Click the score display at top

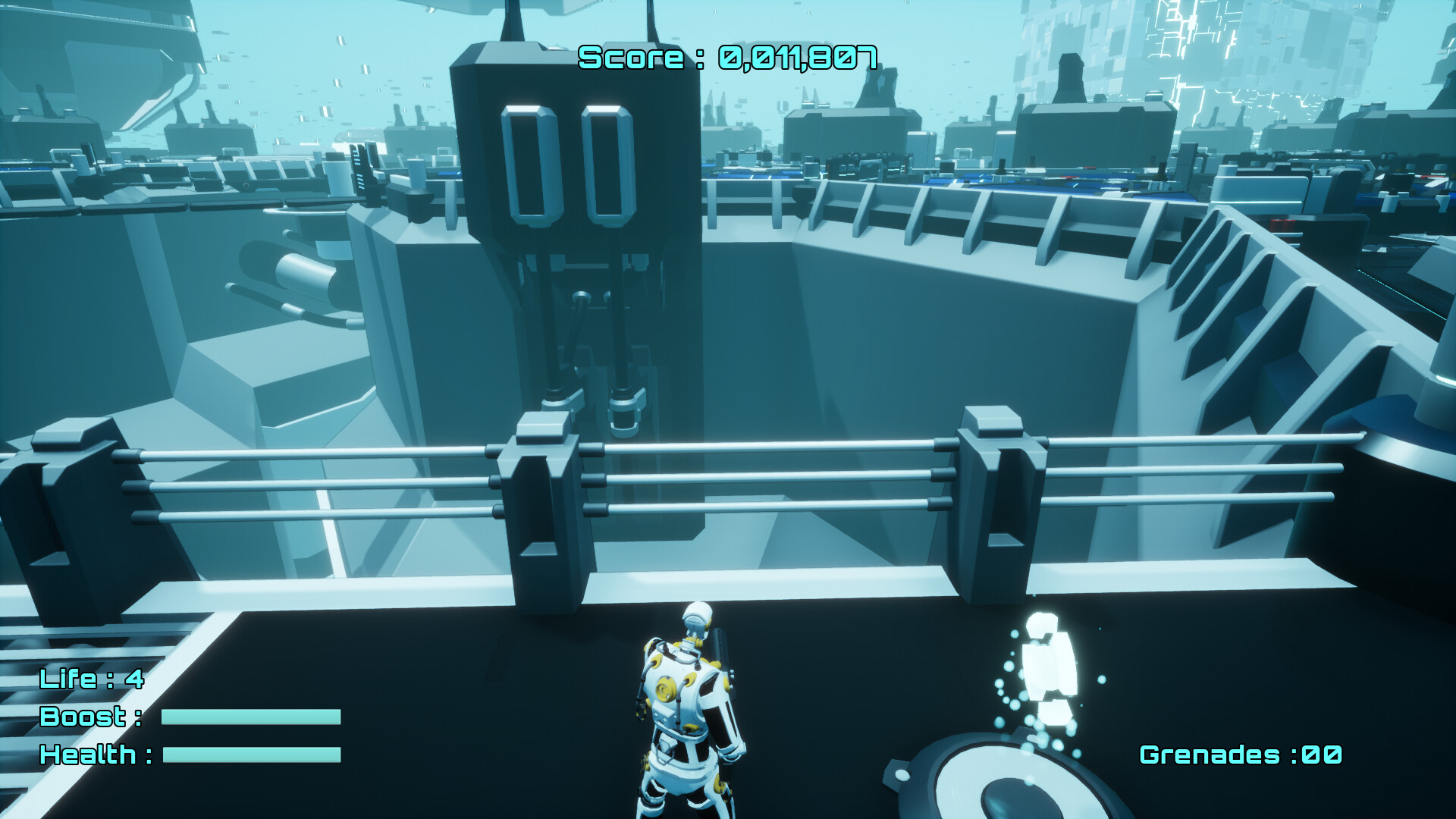coord(726,55)
